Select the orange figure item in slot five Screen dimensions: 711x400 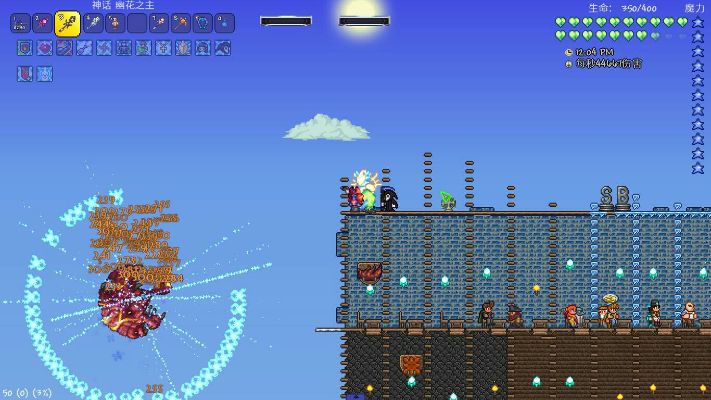tap(115, 23)
